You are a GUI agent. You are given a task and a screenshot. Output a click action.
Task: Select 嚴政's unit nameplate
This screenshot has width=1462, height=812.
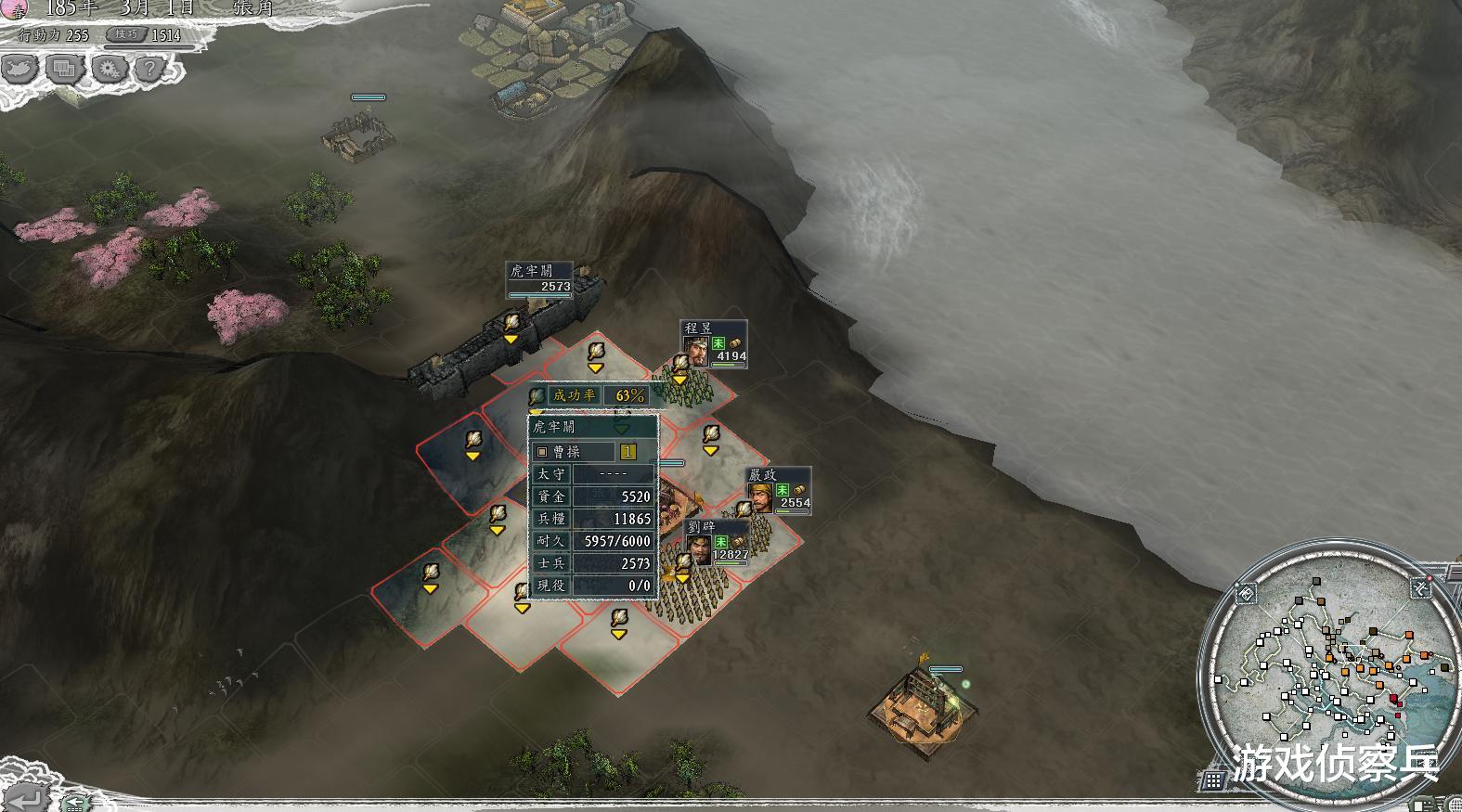[x=779, y=489]
